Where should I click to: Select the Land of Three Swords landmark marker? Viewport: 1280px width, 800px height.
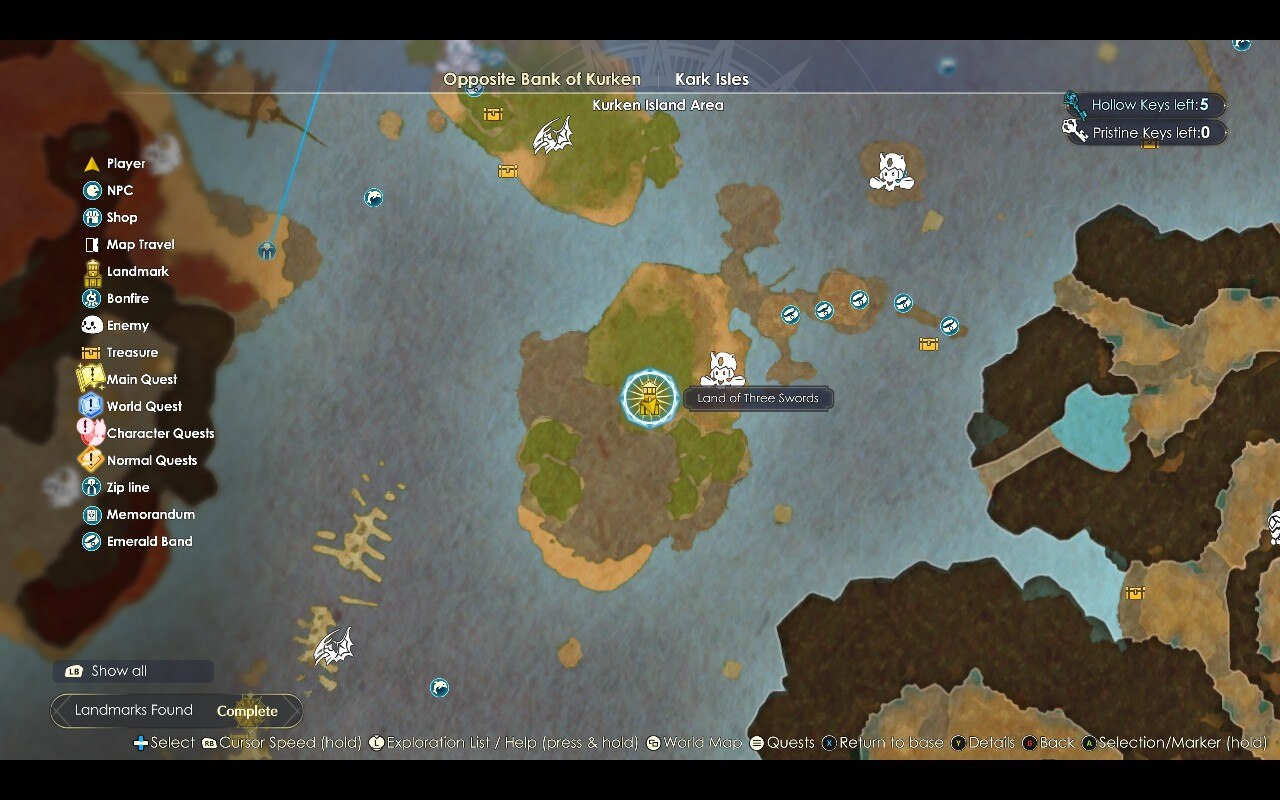click(650, 398)
